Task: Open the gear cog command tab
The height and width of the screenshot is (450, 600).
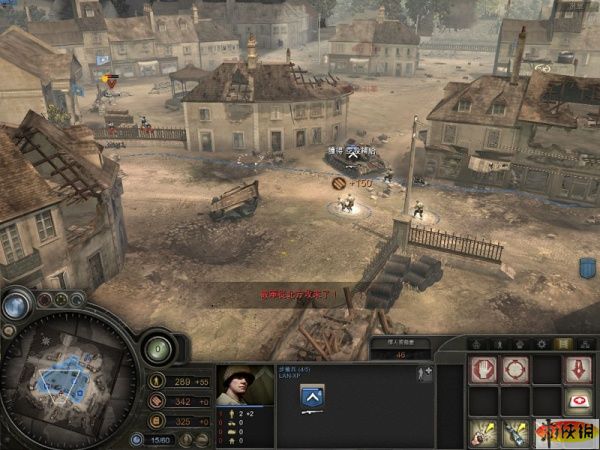Action: 540,344
